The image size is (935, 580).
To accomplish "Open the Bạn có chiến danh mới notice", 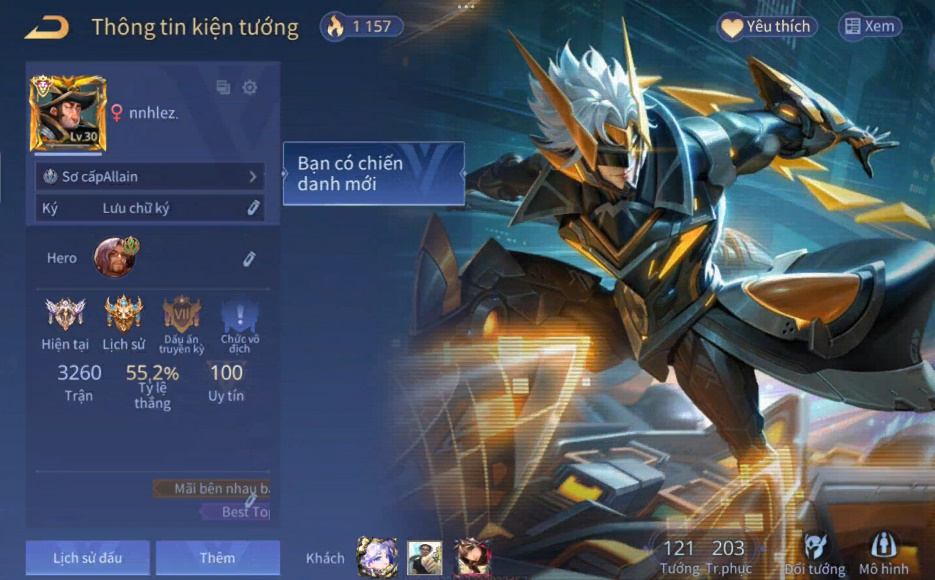I will tap(374, 174).
